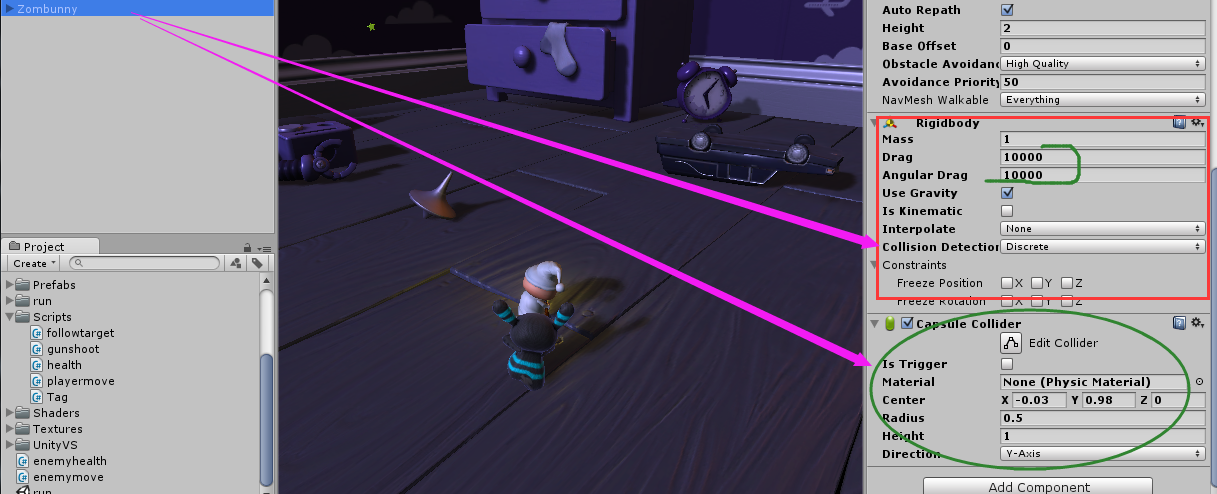
Task: Click the Add Component button
Action: tap(1037, 486)
